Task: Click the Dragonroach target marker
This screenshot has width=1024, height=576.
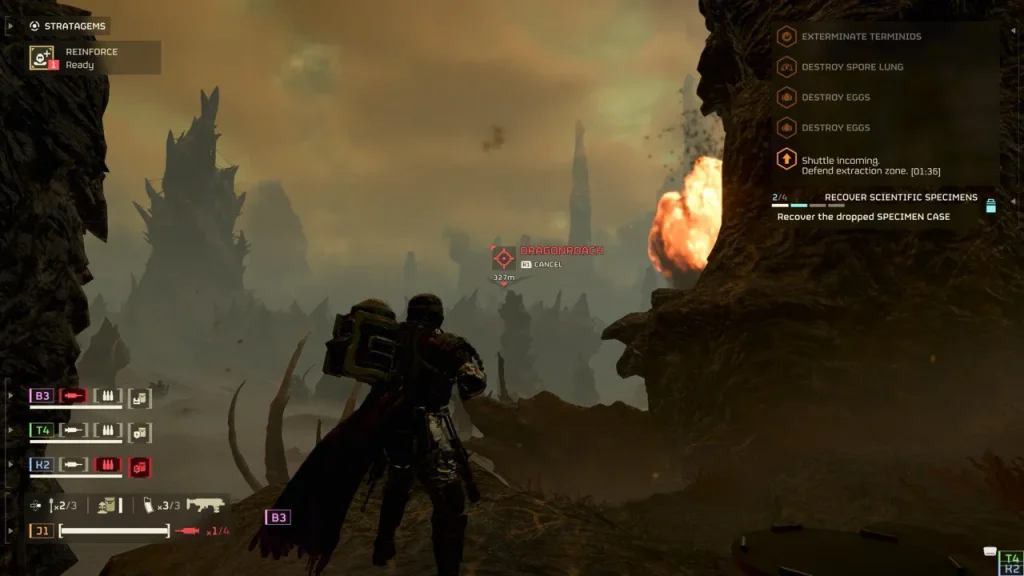Action: tap(504, 257)
